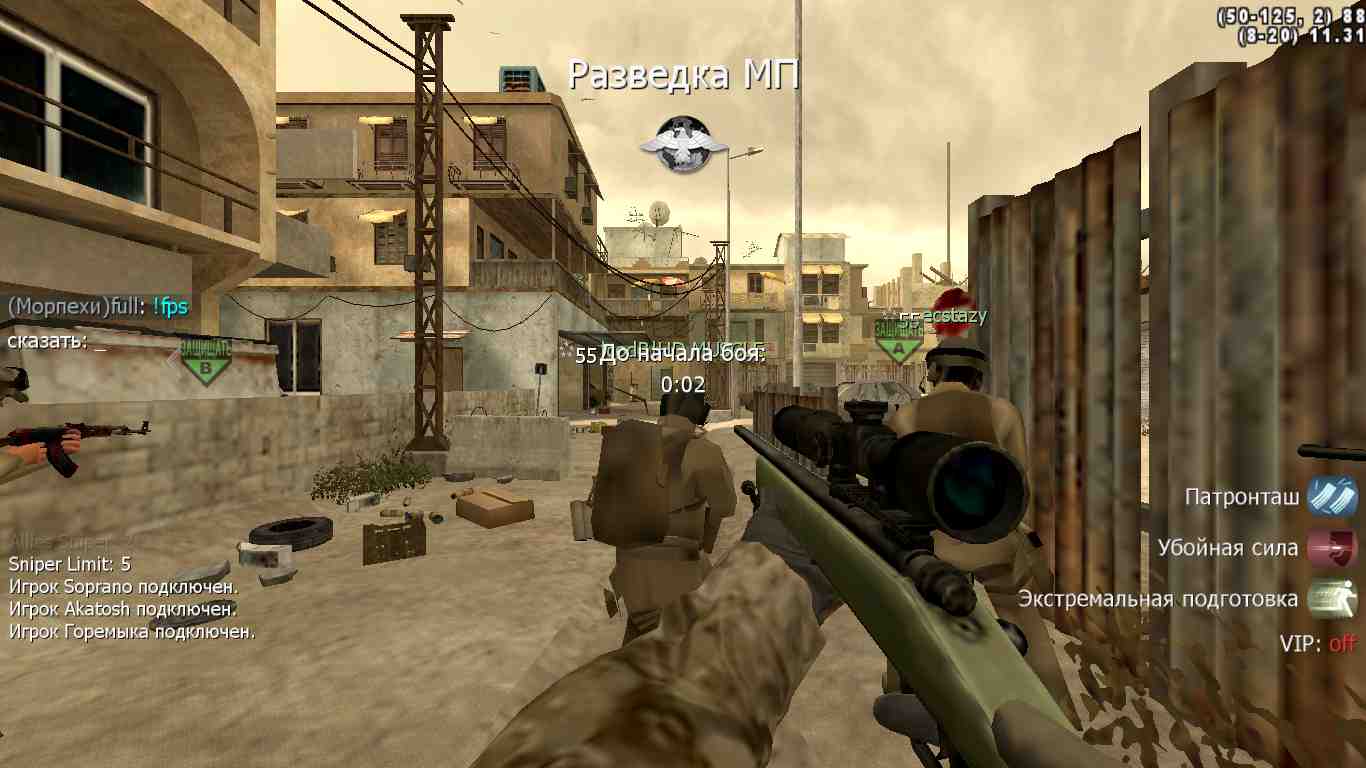Viewport: 1366px width, 768px height.
Task: Click the chat input field labeled сказать
Action: coord(100,342)
